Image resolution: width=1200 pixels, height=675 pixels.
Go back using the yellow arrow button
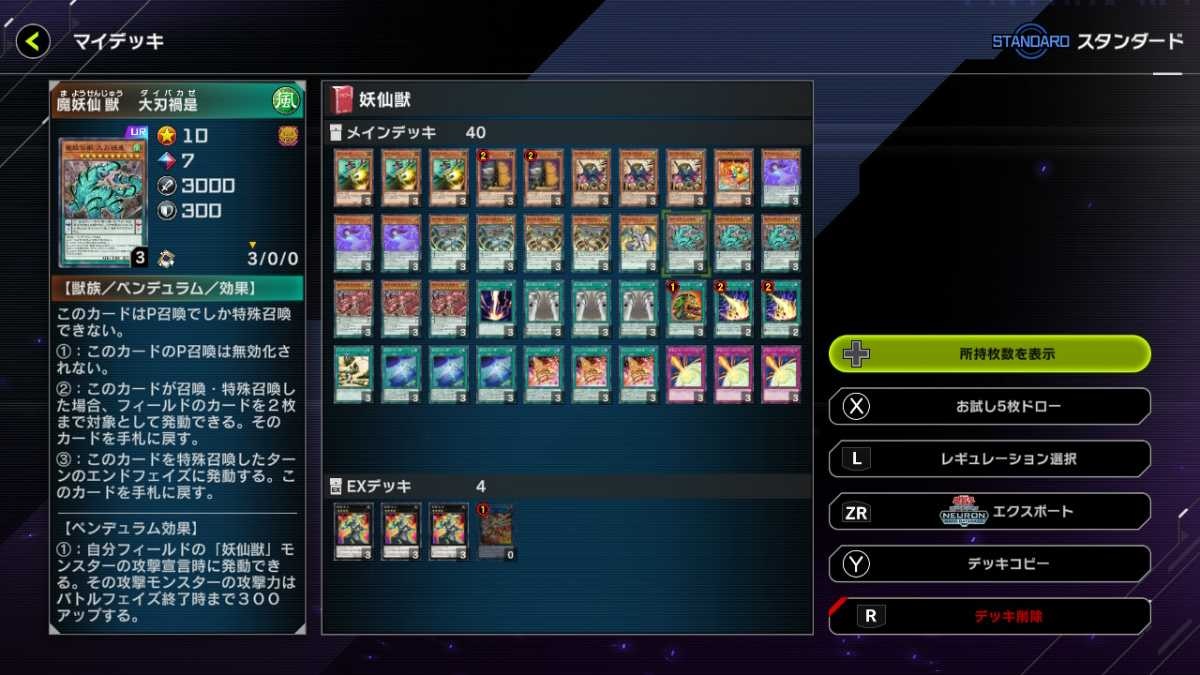tap(33, 41)
